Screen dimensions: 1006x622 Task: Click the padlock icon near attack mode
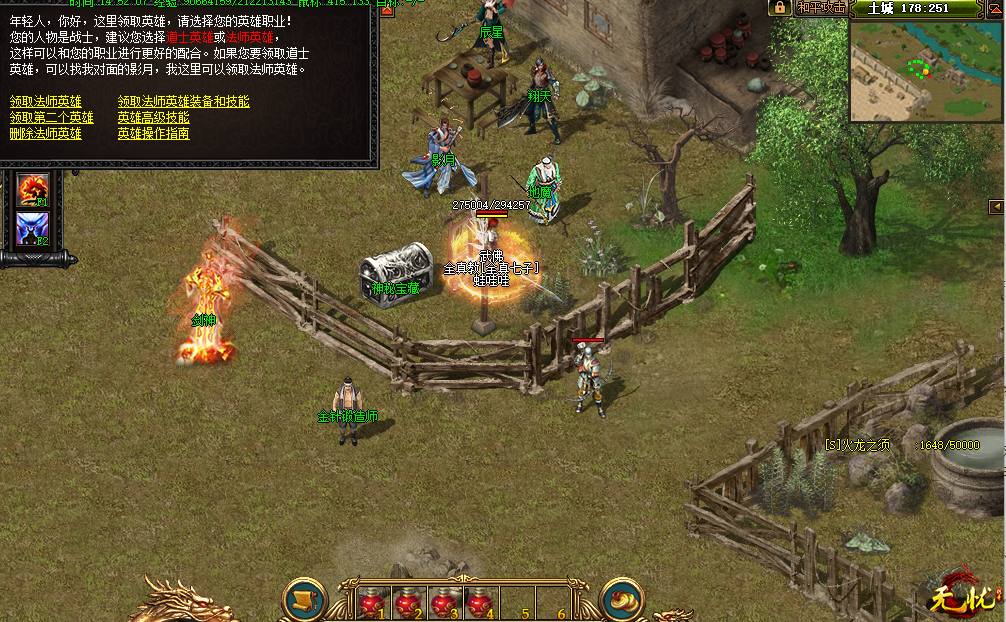[778, 7]
